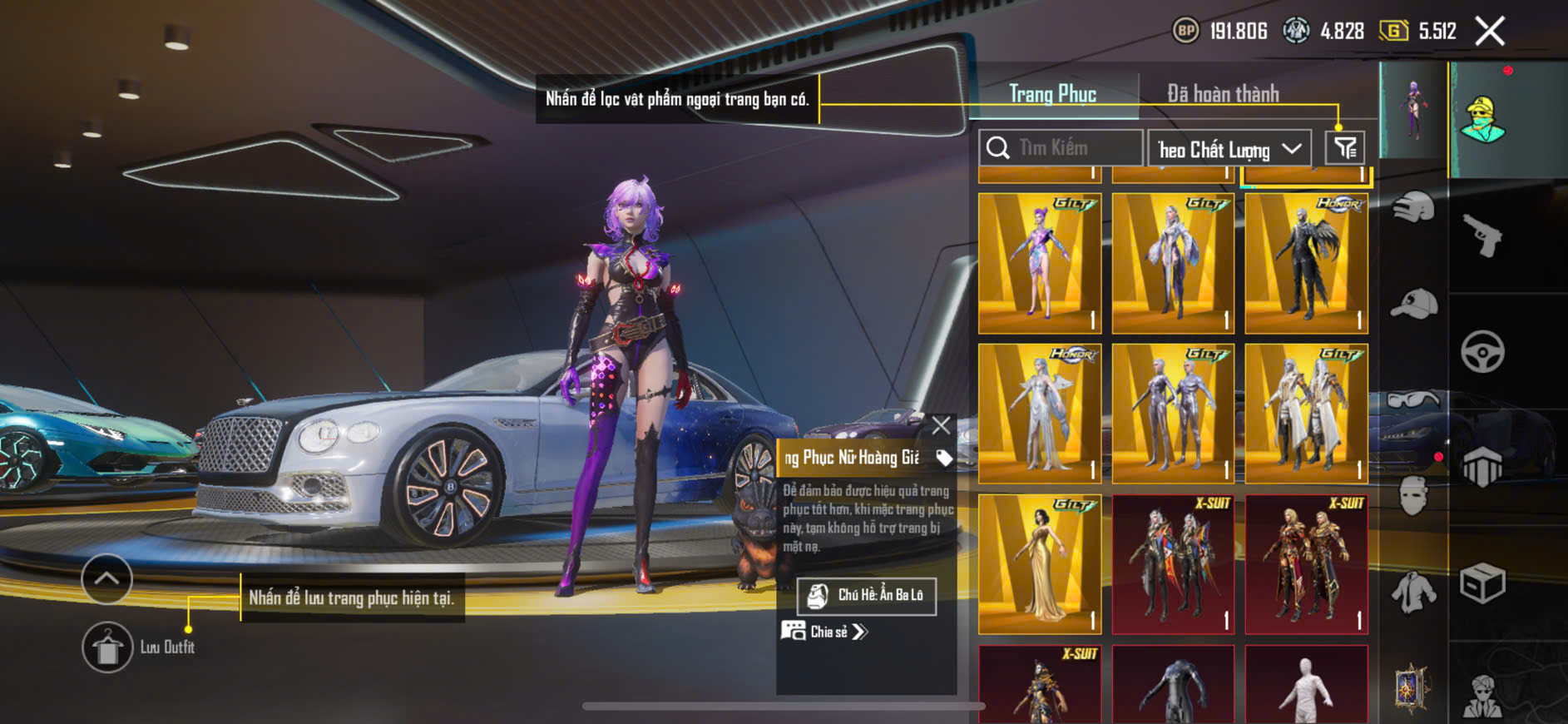Open the Theo Chất Lượng sort dropdown

pos(1229,150)
